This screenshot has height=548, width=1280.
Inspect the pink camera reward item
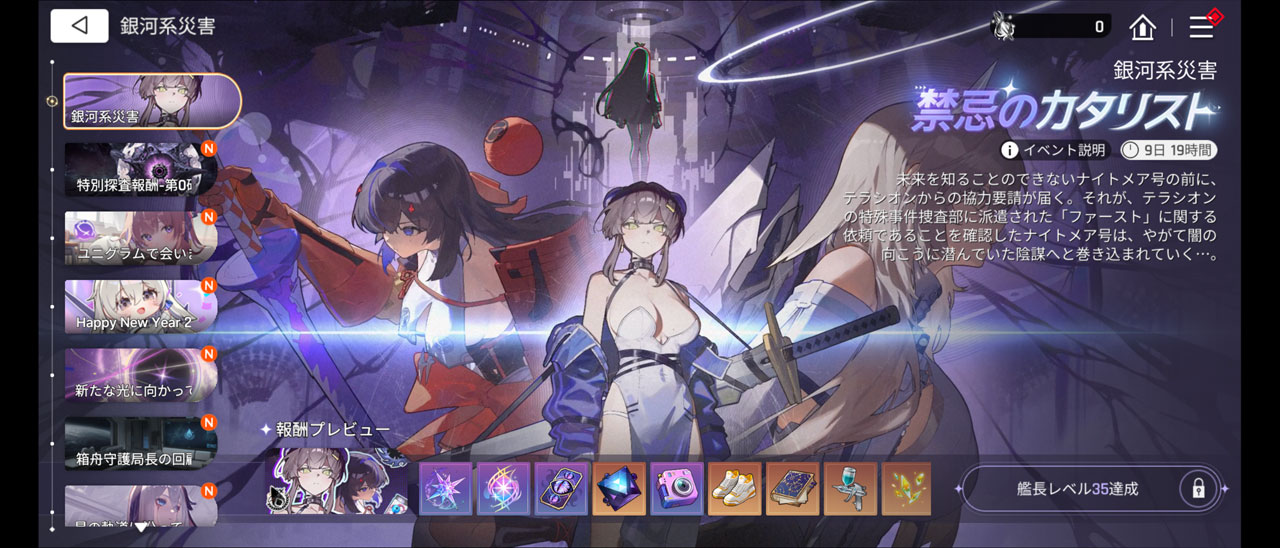(x=677, y=489)
